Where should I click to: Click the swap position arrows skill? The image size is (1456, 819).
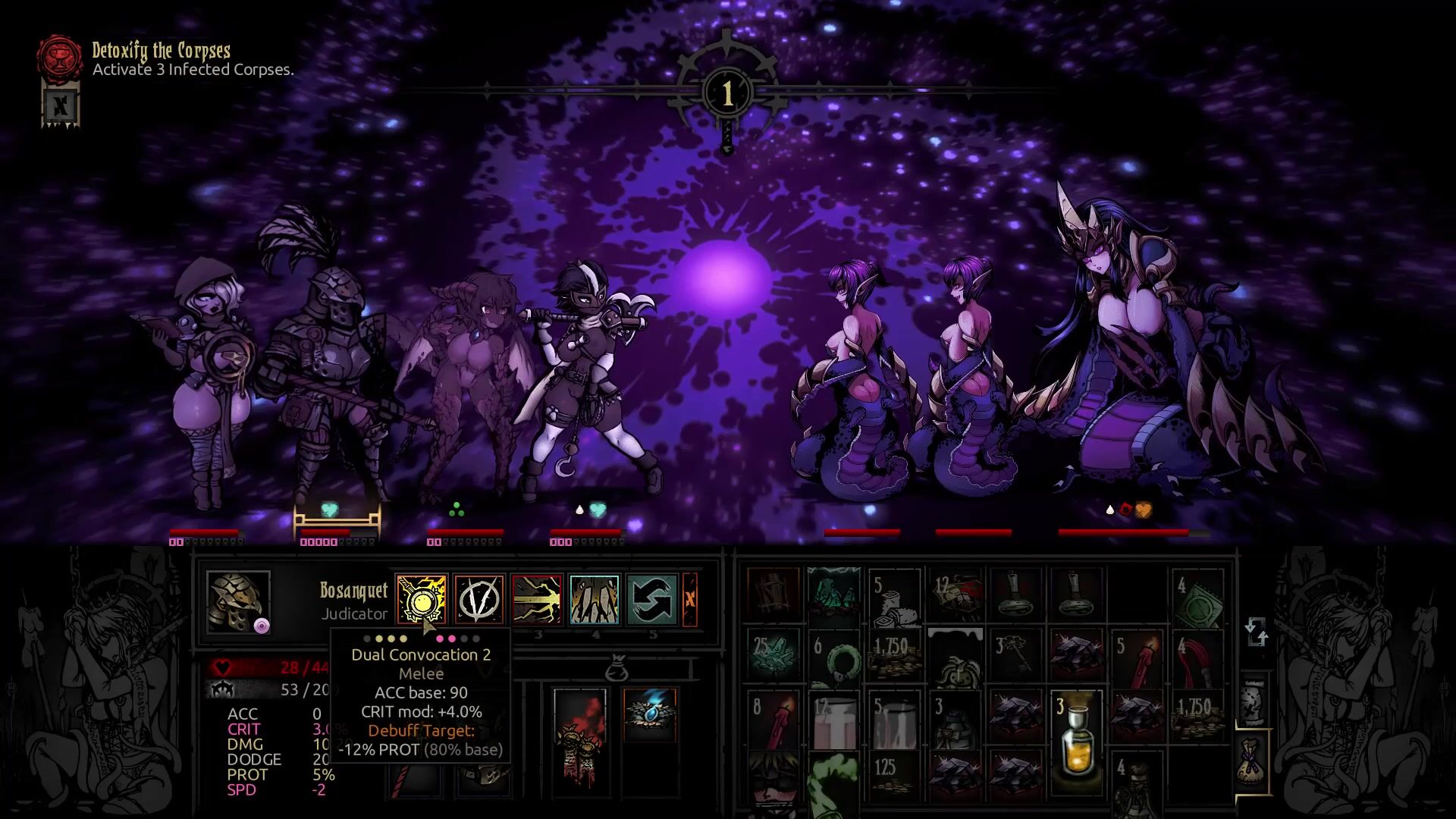pyautogui.click(x=652, y=599)
